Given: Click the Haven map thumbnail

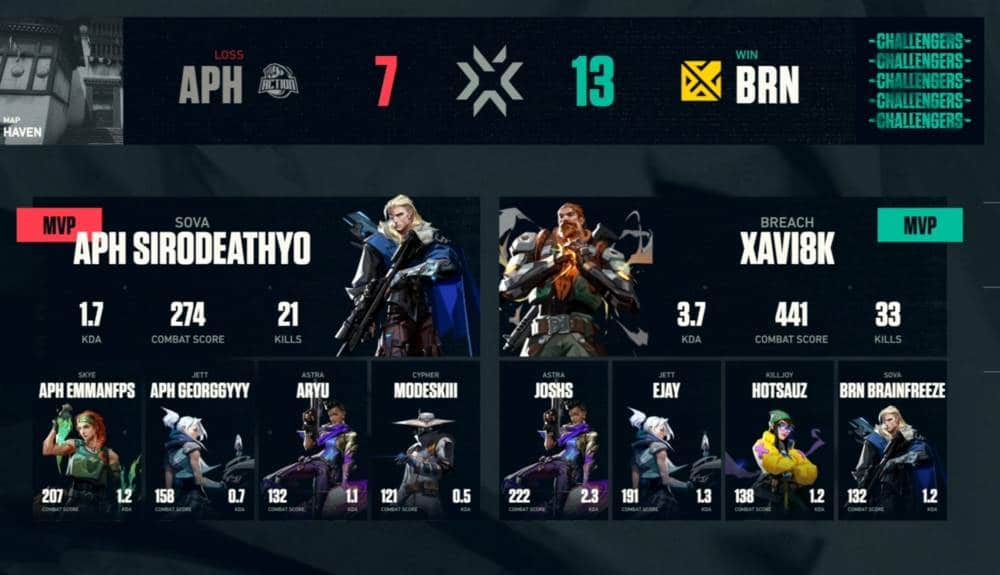Looking at the screenshot, I should (x=62, y=81).
